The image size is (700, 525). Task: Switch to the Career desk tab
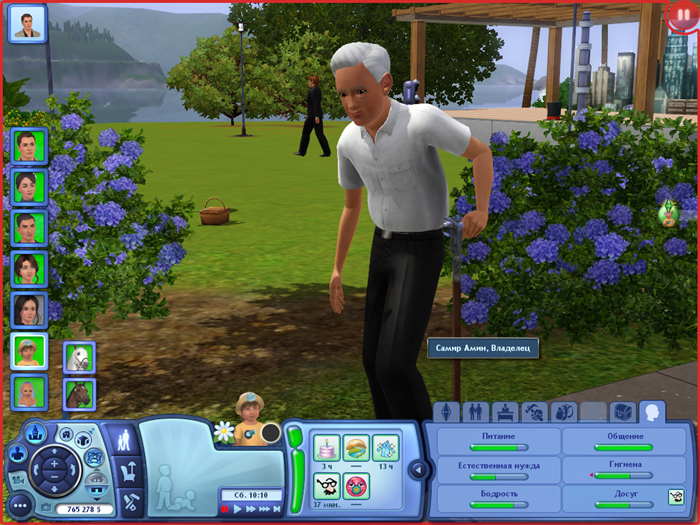(x=505, y=412)
